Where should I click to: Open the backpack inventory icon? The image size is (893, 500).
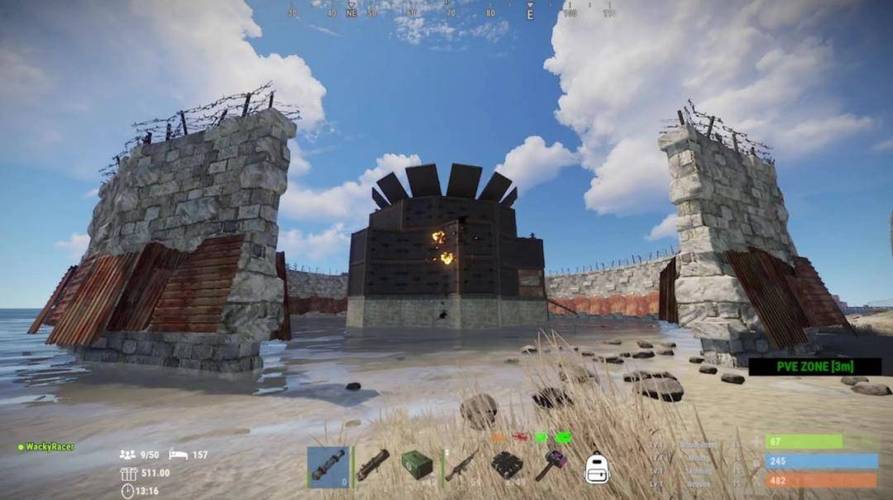point(597,467)
